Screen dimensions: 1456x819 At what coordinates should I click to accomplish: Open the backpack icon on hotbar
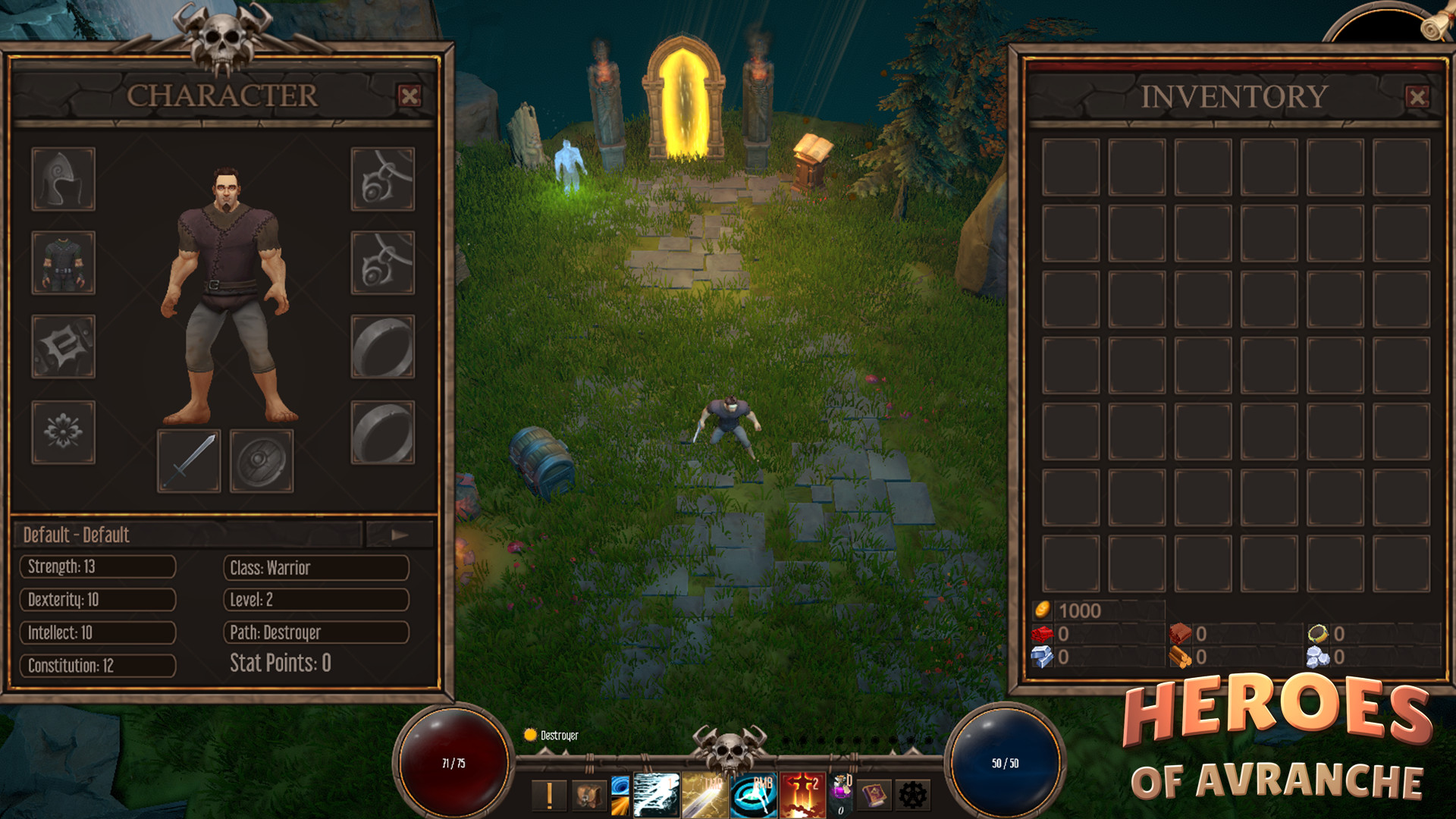click(x=586, y=795)
